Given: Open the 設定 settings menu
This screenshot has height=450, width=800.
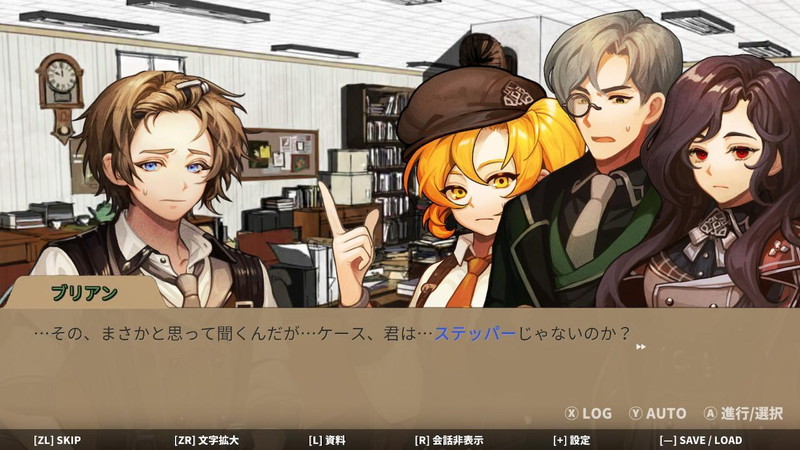Looking at the screenshot, I should [x=571, y=440].
